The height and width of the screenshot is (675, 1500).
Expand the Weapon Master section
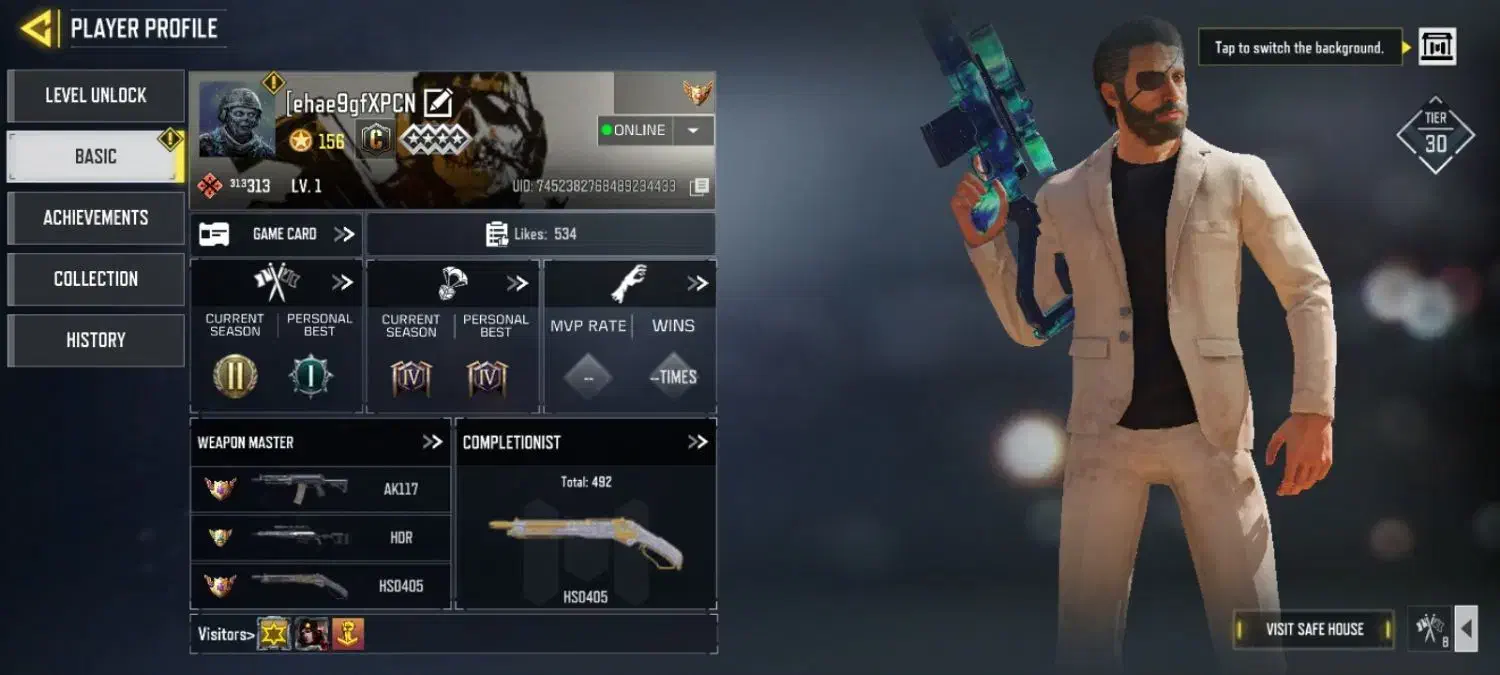[x=432, y=442]
